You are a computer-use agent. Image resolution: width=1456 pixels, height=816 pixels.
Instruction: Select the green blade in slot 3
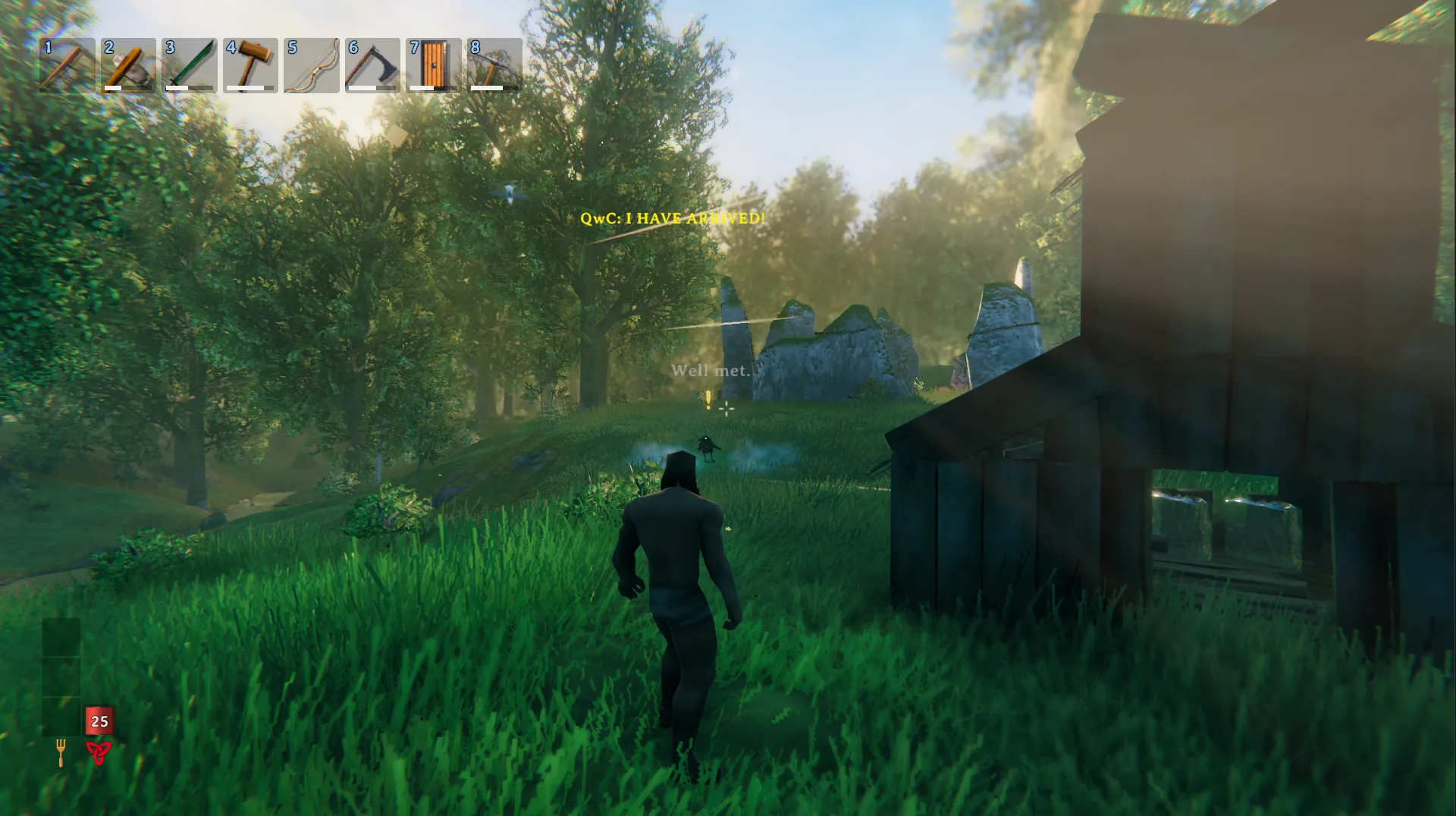(190, 65)
